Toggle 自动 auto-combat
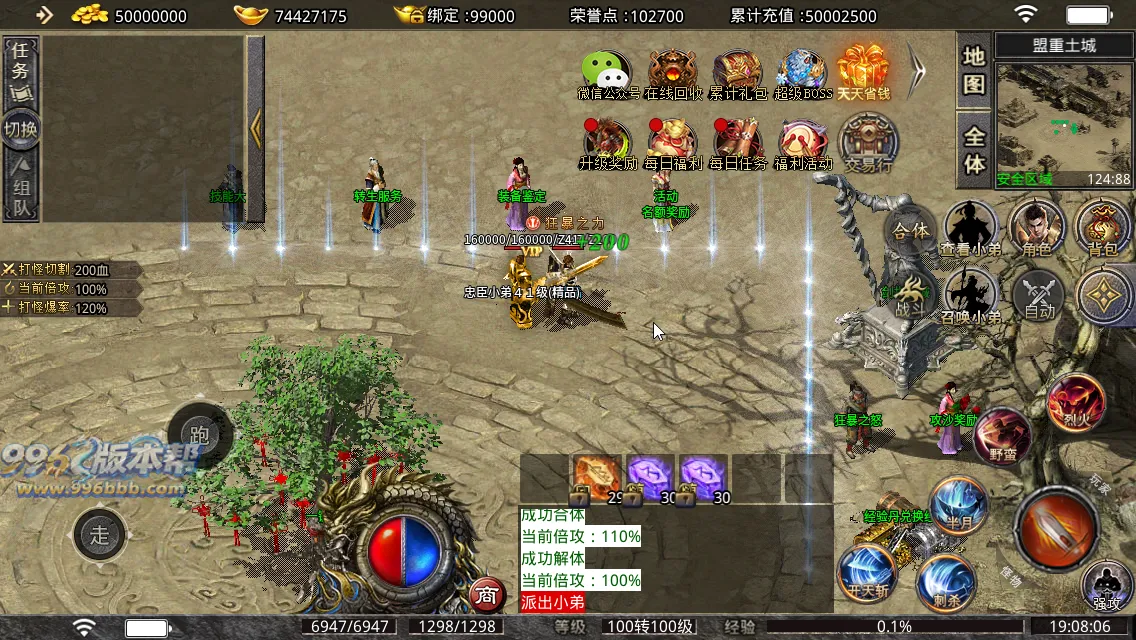Image resolution: width=1136 pixels, height=640 pixels. 1038,296
